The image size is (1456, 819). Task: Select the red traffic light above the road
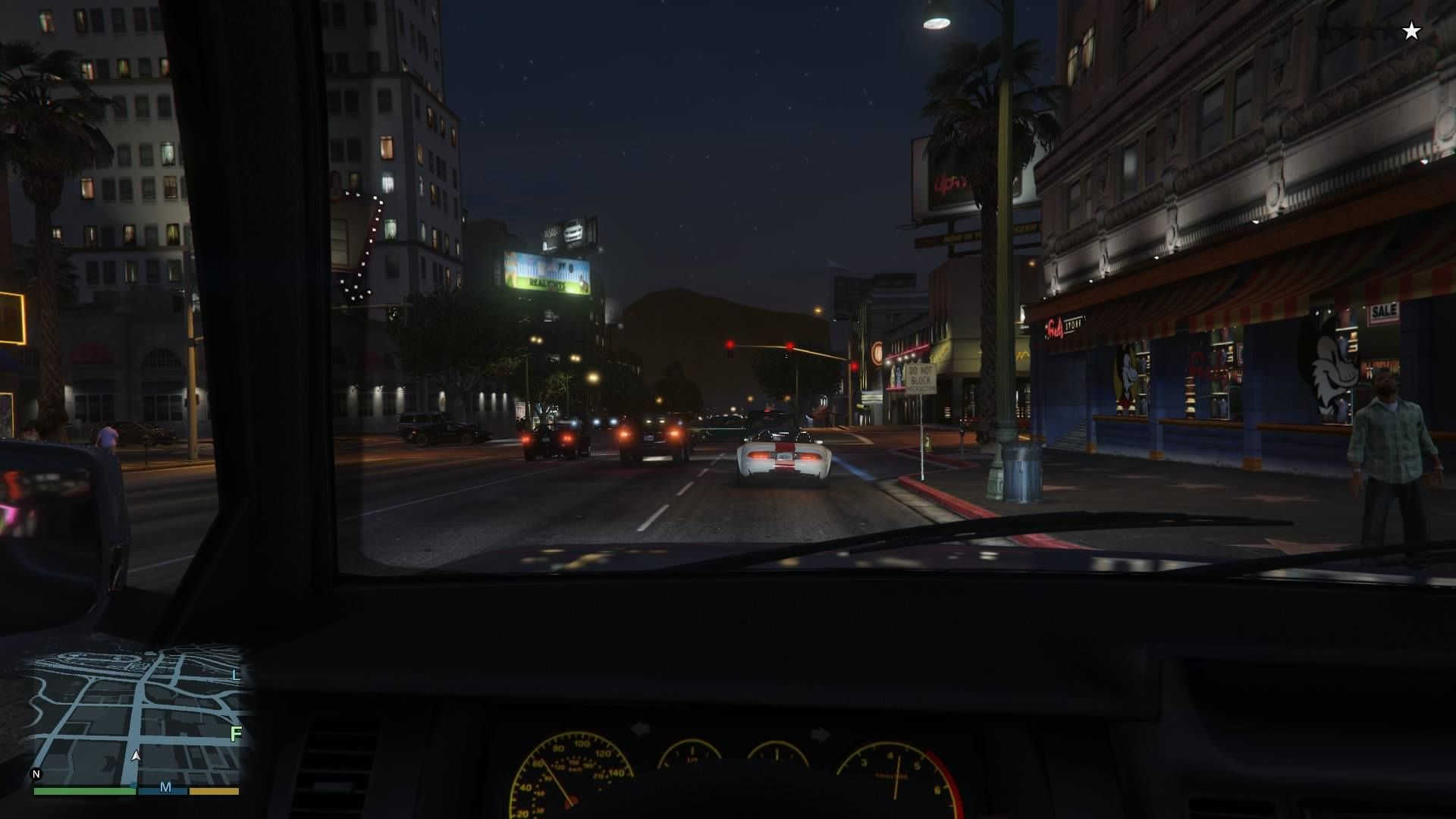pos(730,343)
